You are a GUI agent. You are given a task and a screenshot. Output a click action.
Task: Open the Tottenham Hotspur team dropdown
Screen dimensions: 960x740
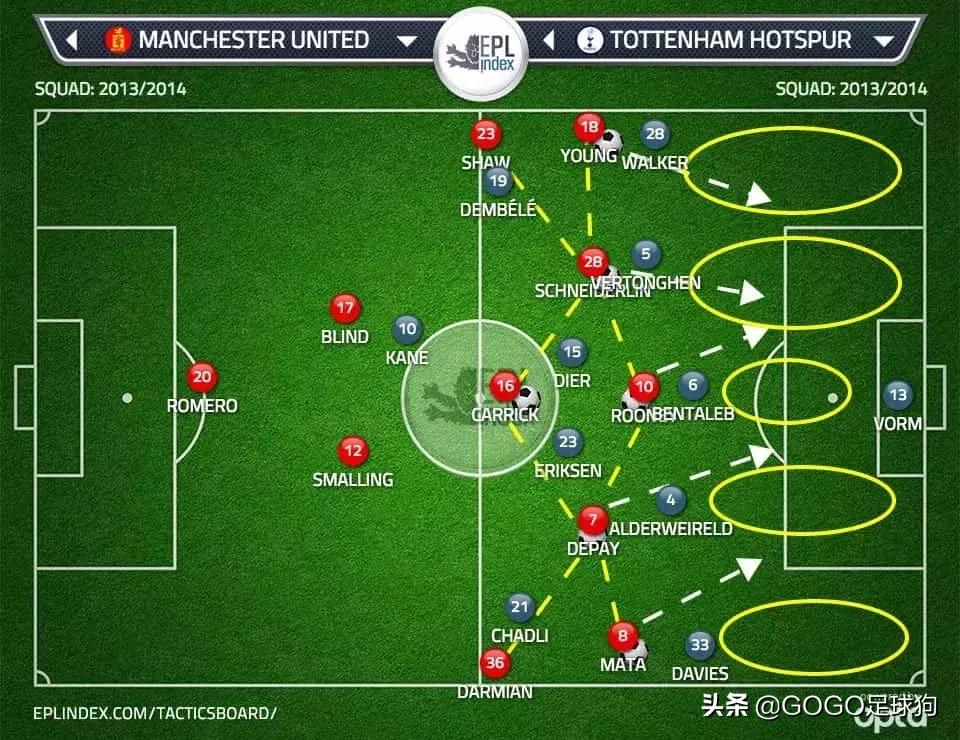883,41
